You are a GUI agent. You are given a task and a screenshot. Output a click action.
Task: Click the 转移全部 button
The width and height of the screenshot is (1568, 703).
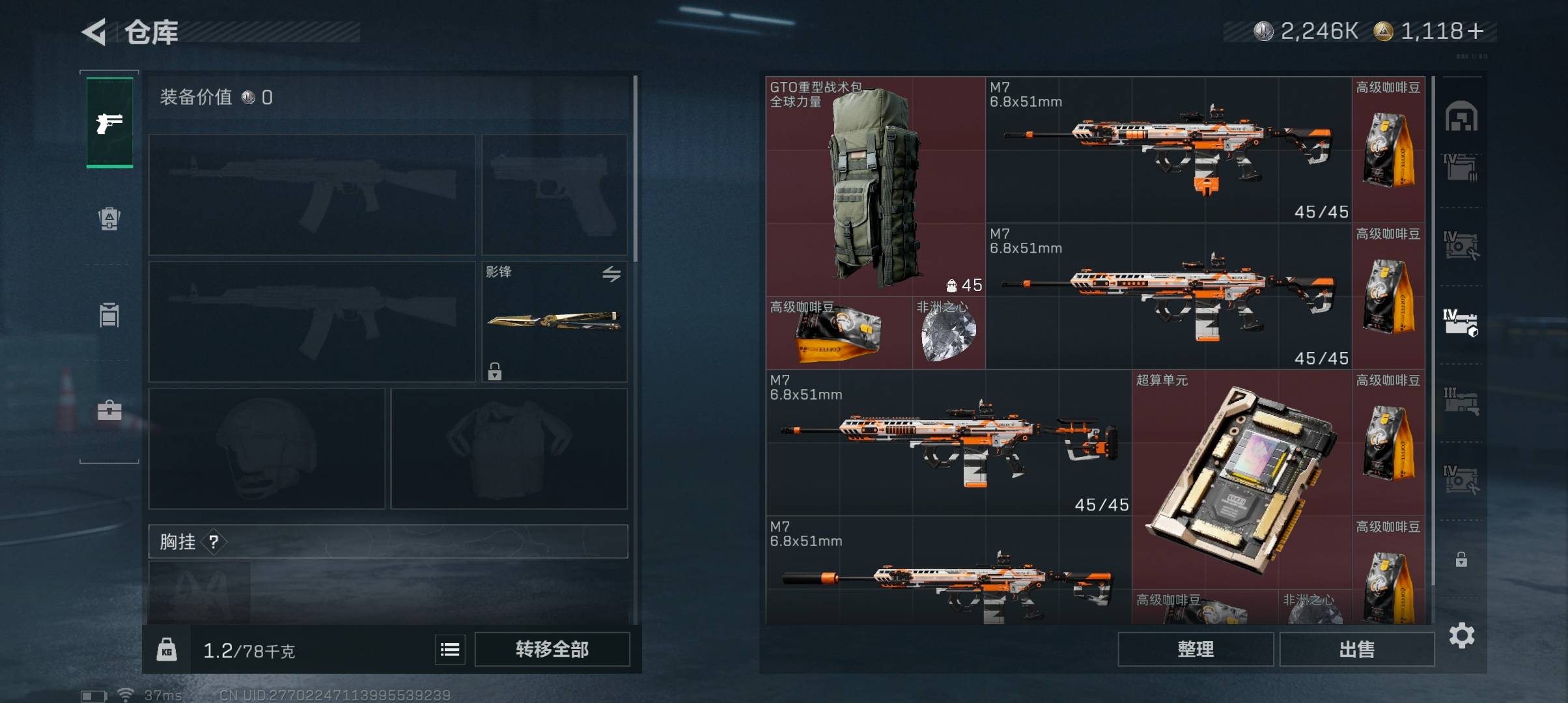point(552,649)
